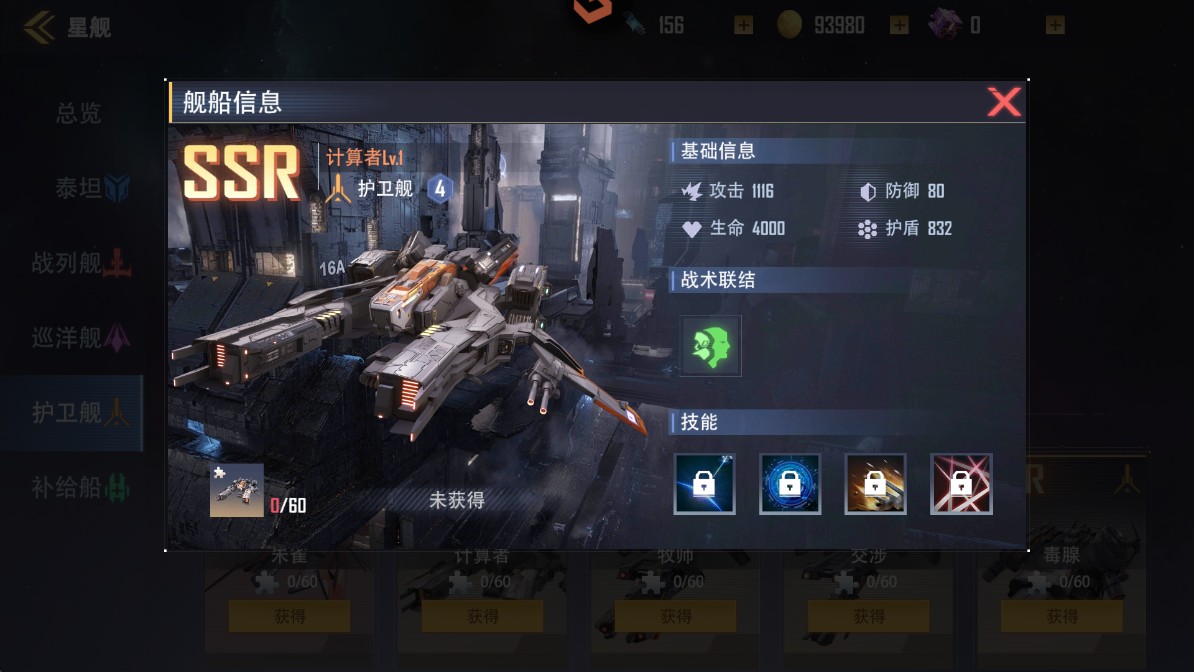This screenshot has width=1194, height=672.
Task: Click 获得 under the 计算者 ship card
Action: coord(483,617)
